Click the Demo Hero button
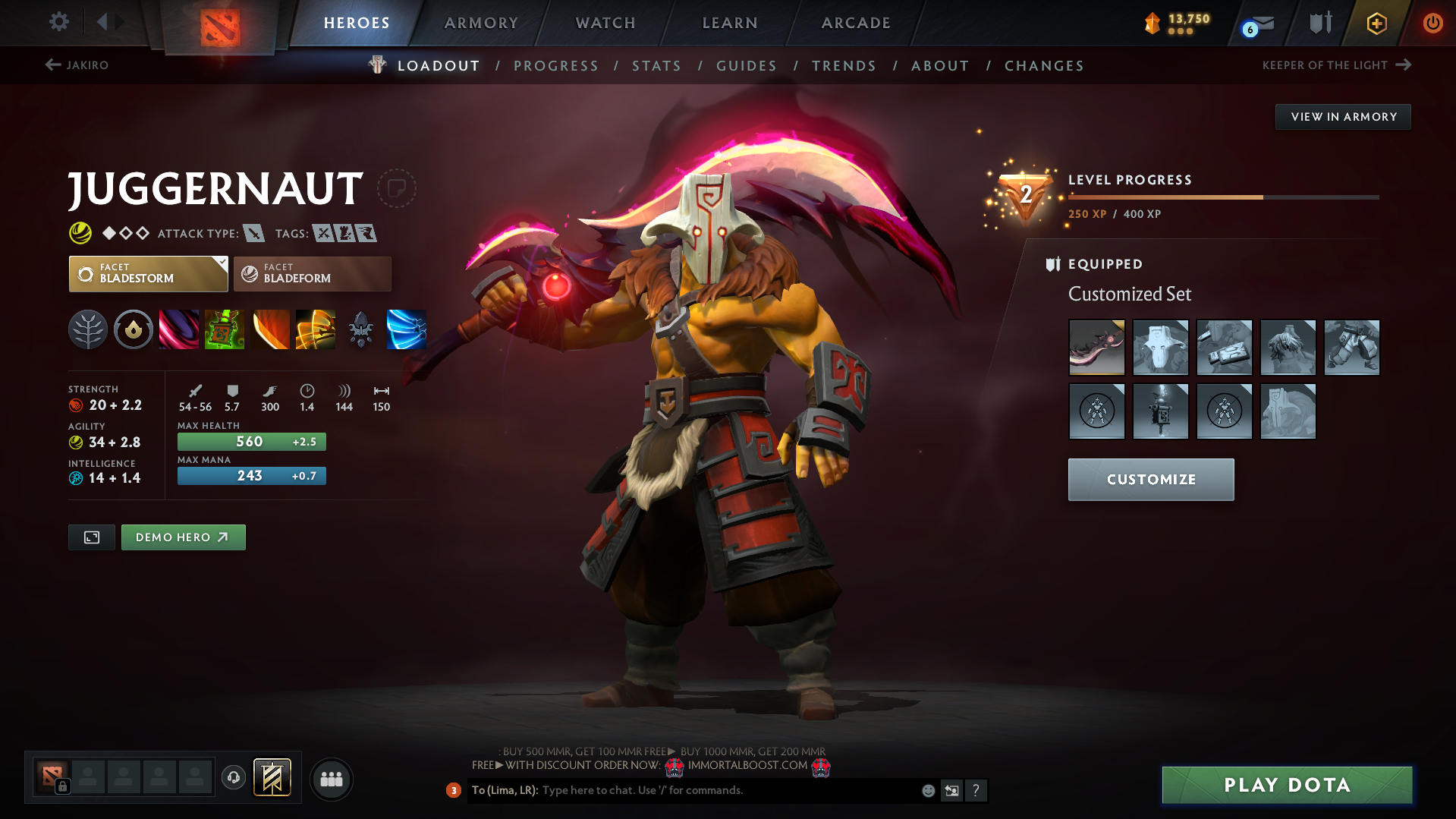Image resolution: width=1456 pixels, height=819 pixels. [183, 537]
